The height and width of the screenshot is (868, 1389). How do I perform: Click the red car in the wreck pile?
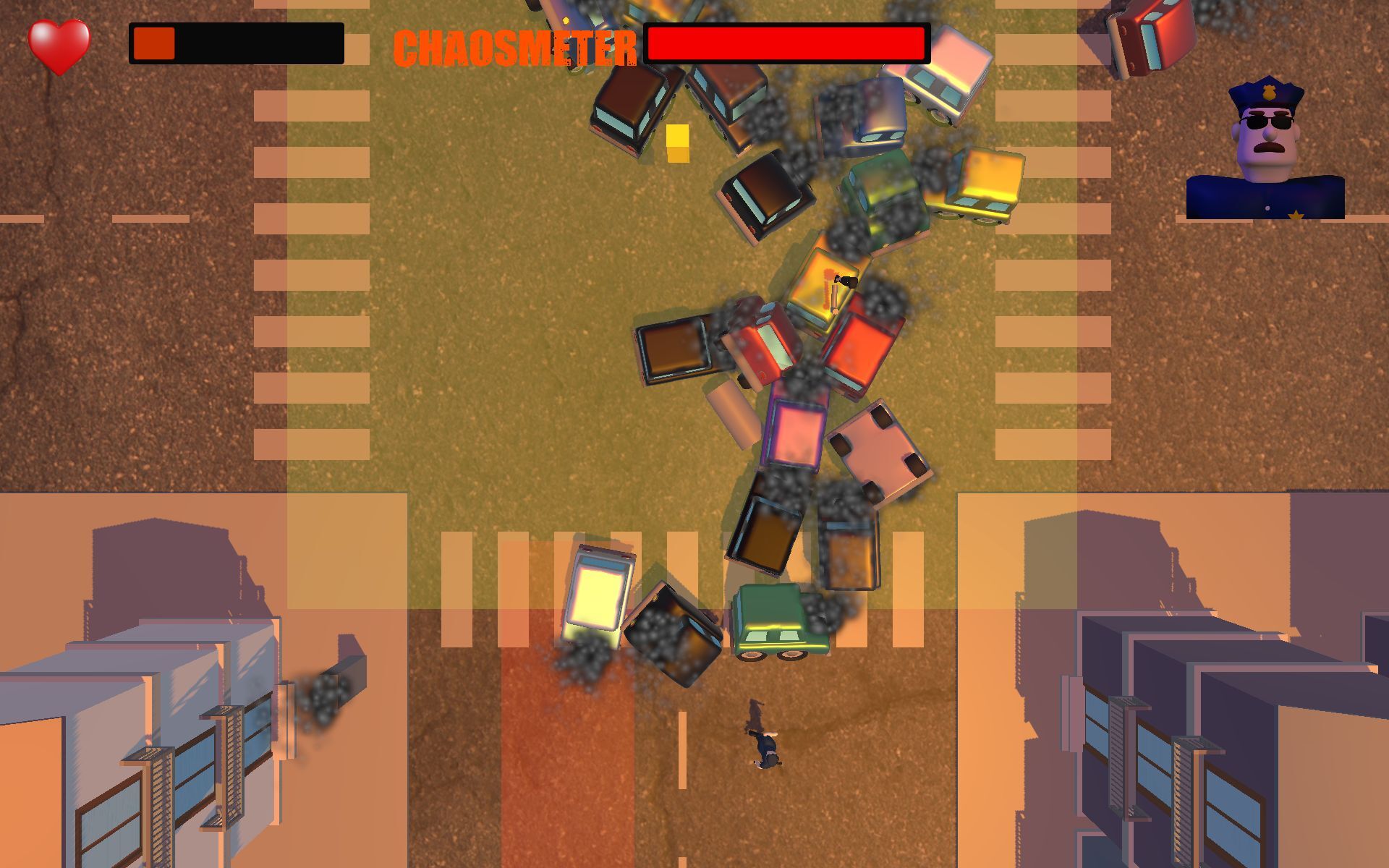pos(857,347)
